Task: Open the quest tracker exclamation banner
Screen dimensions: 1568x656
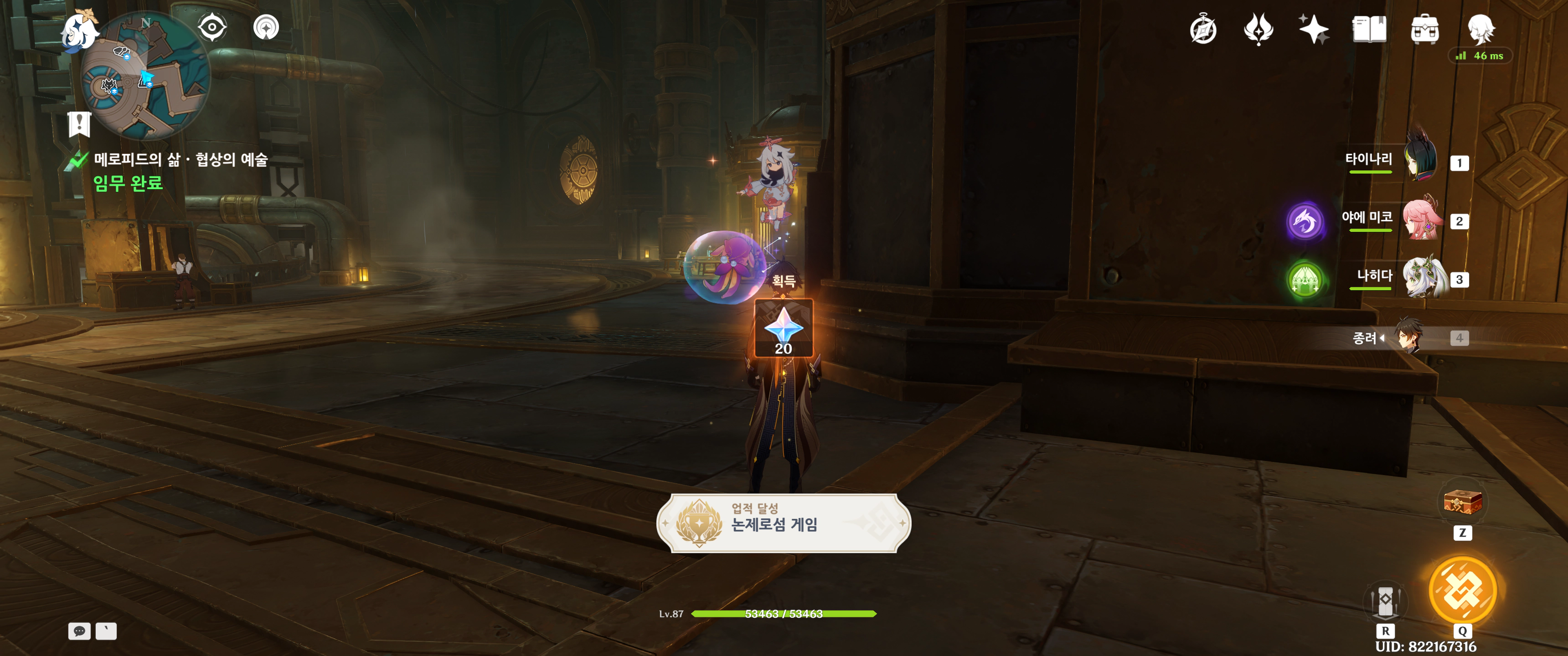Action: (x=79, y=124)
